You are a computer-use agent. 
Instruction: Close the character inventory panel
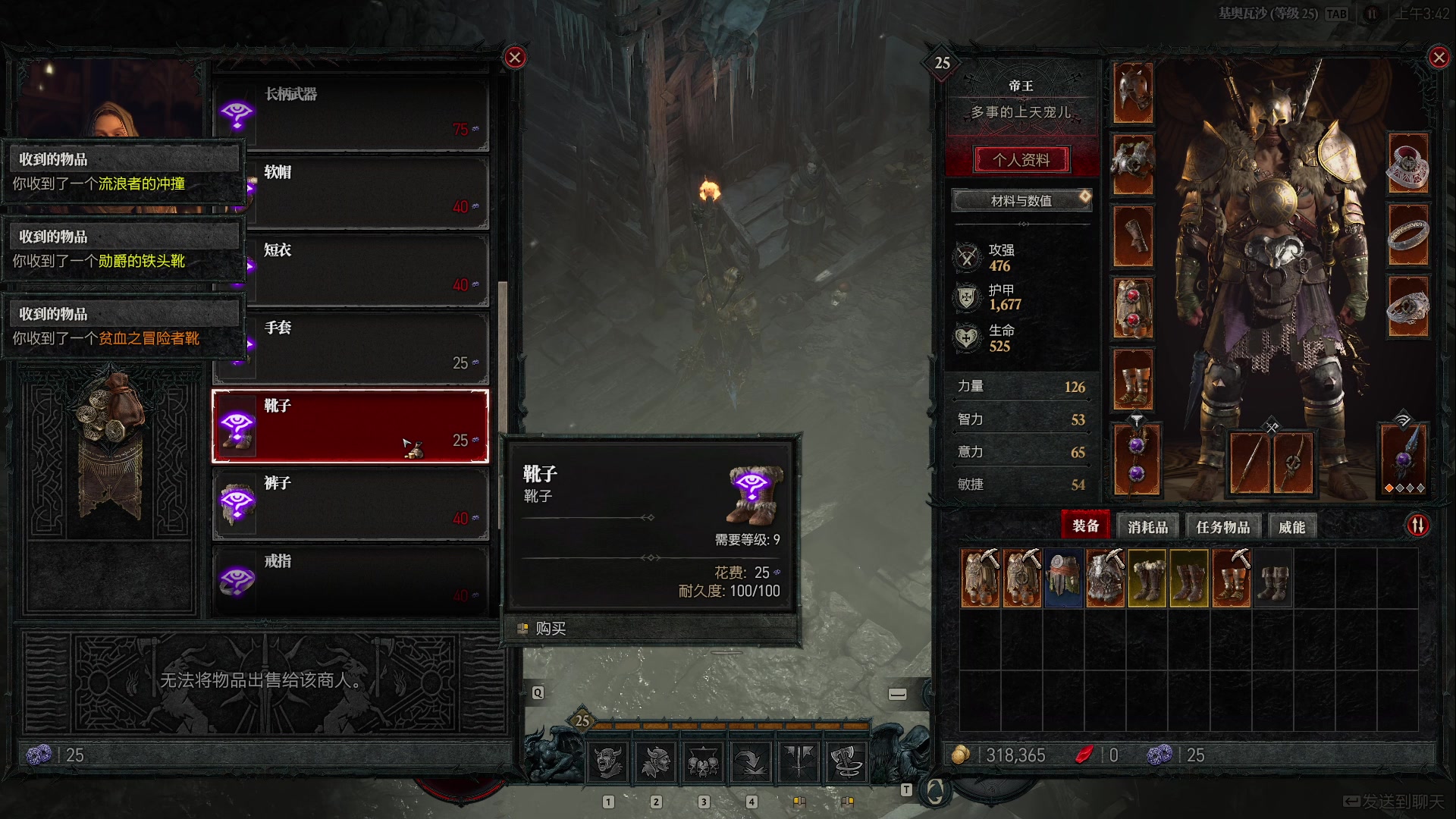click(x=1439, y=58)
